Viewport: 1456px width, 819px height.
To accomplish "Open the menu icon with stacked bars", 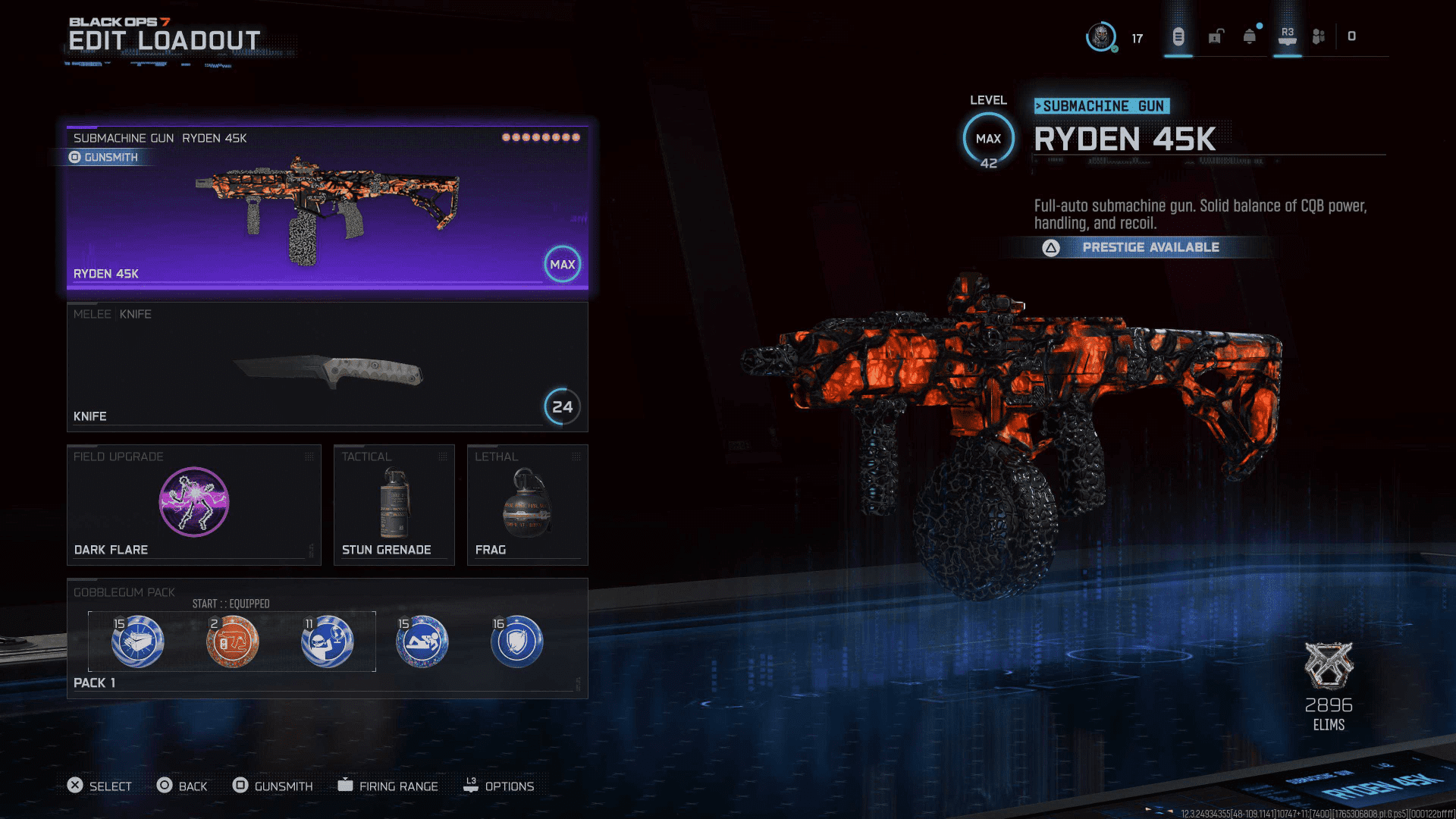I will (x=1178, y=36).
